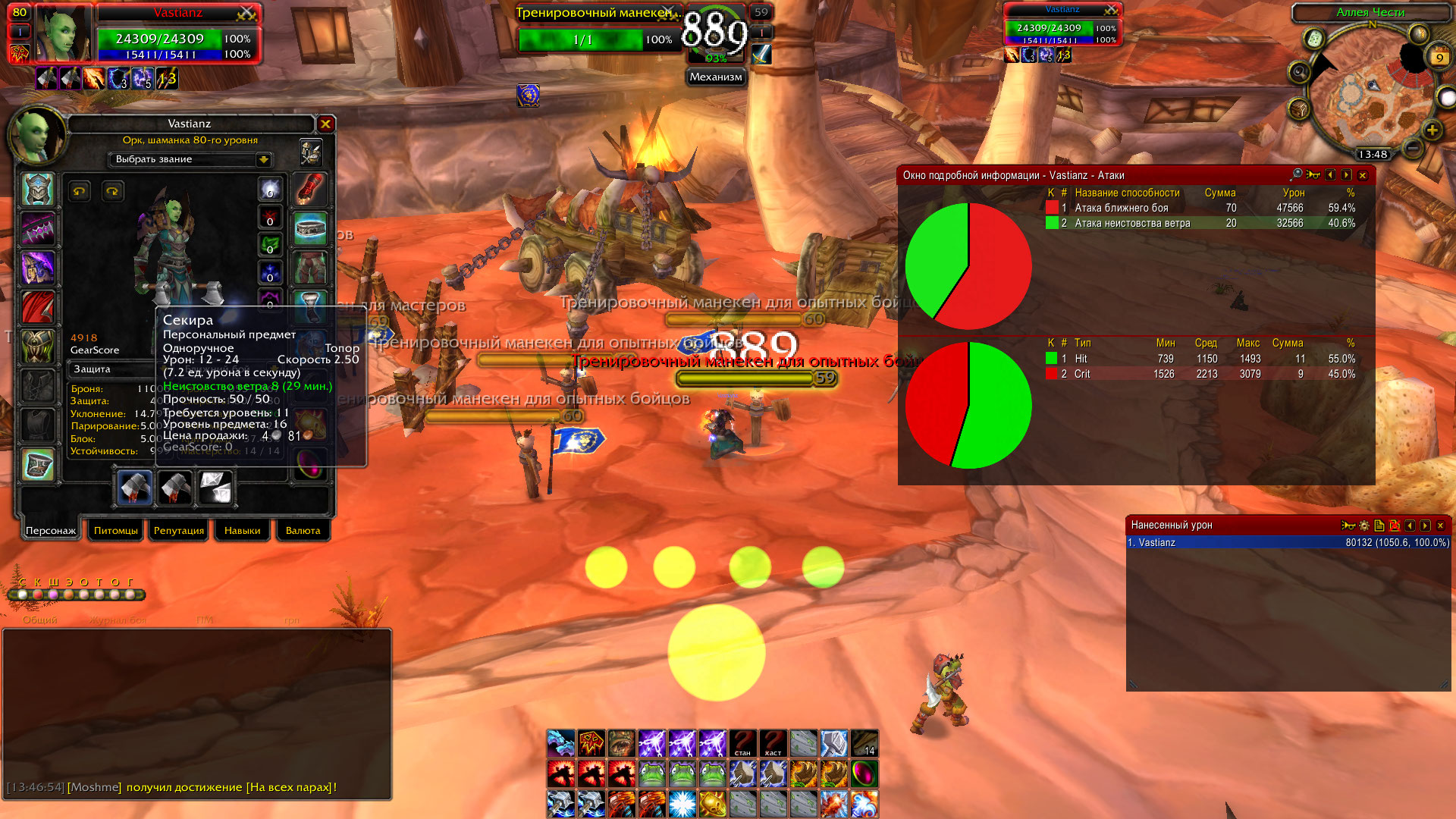
Task: Select the main-hand axe weapon slot
Action: [136, 488]
